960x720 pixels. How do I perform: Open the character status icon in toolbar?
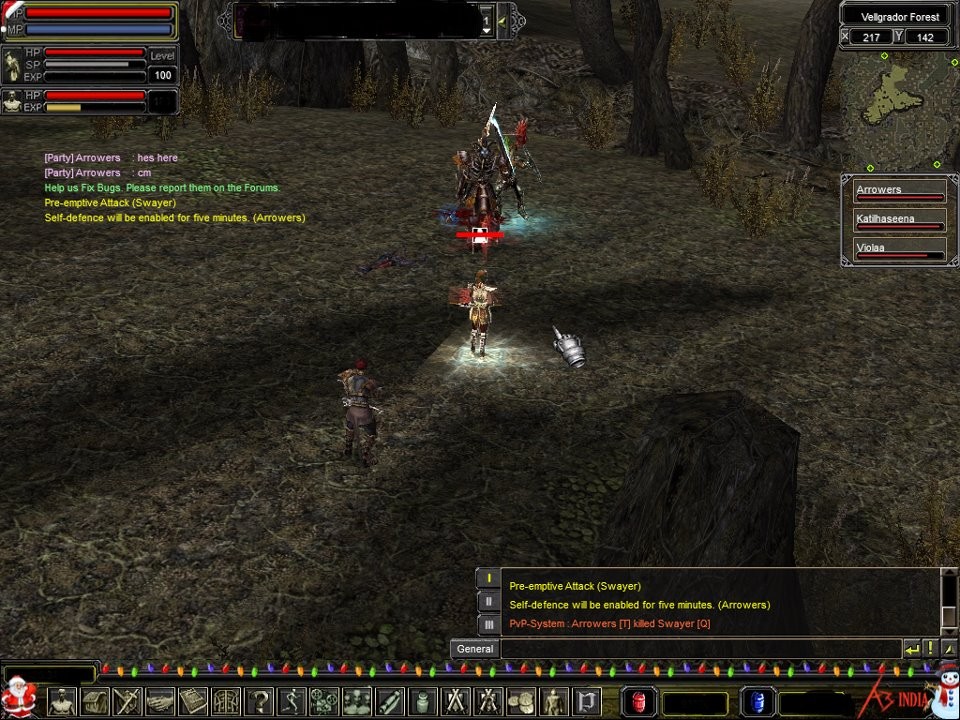pos(62,701)
